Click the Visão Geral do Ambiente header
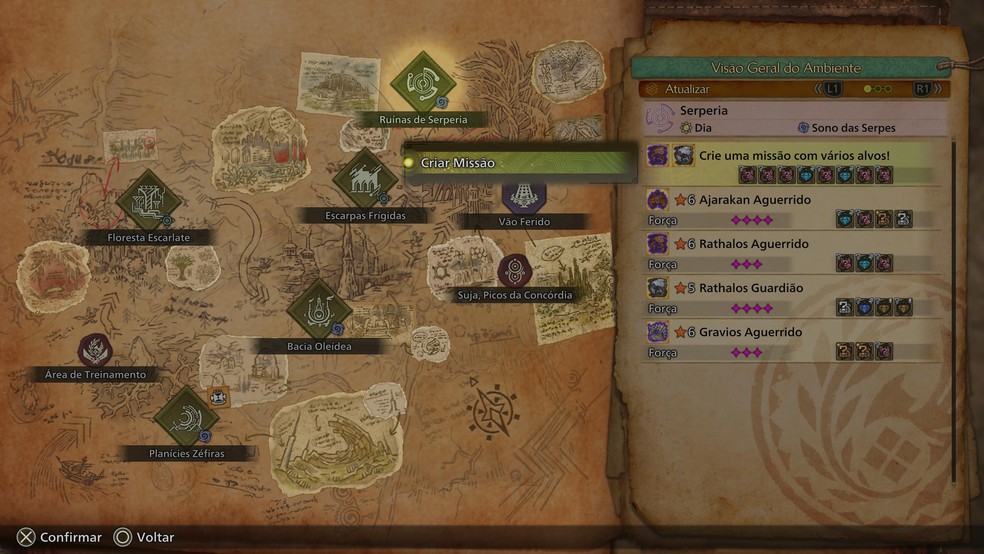 pos(790,68)
